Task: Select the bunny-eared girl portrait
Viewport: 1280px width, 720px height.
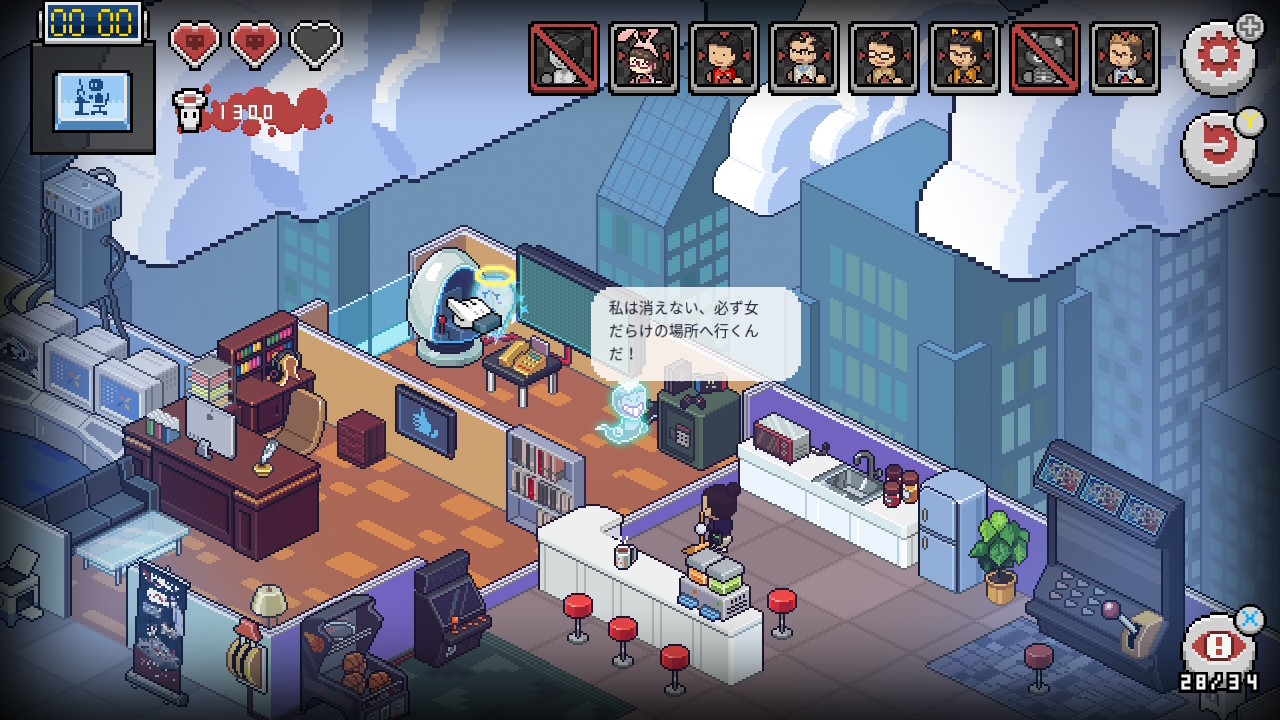Action: [x=643, y=59]
